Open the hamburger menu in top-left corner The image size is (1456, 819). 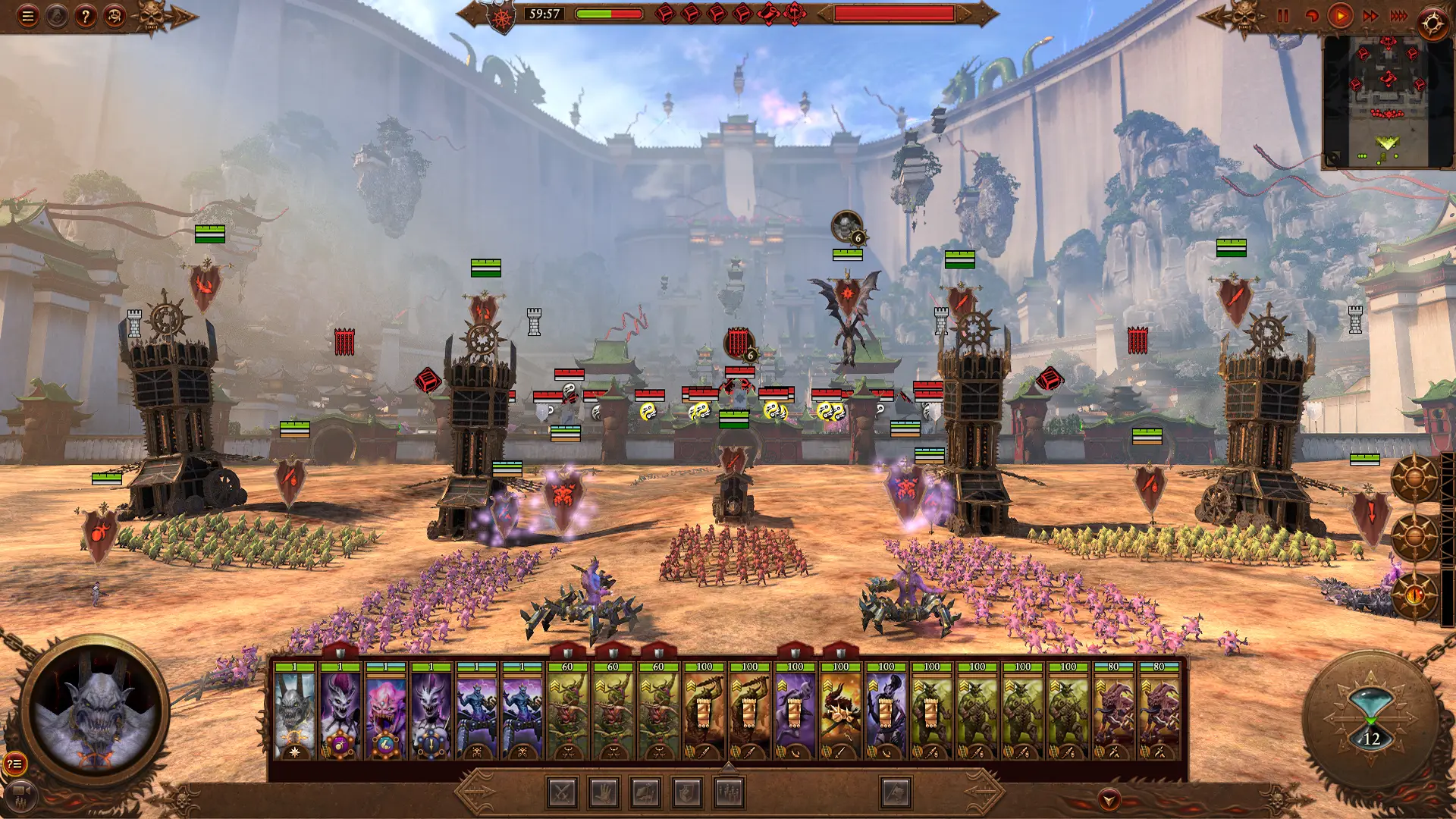click(x=29, y=16)
